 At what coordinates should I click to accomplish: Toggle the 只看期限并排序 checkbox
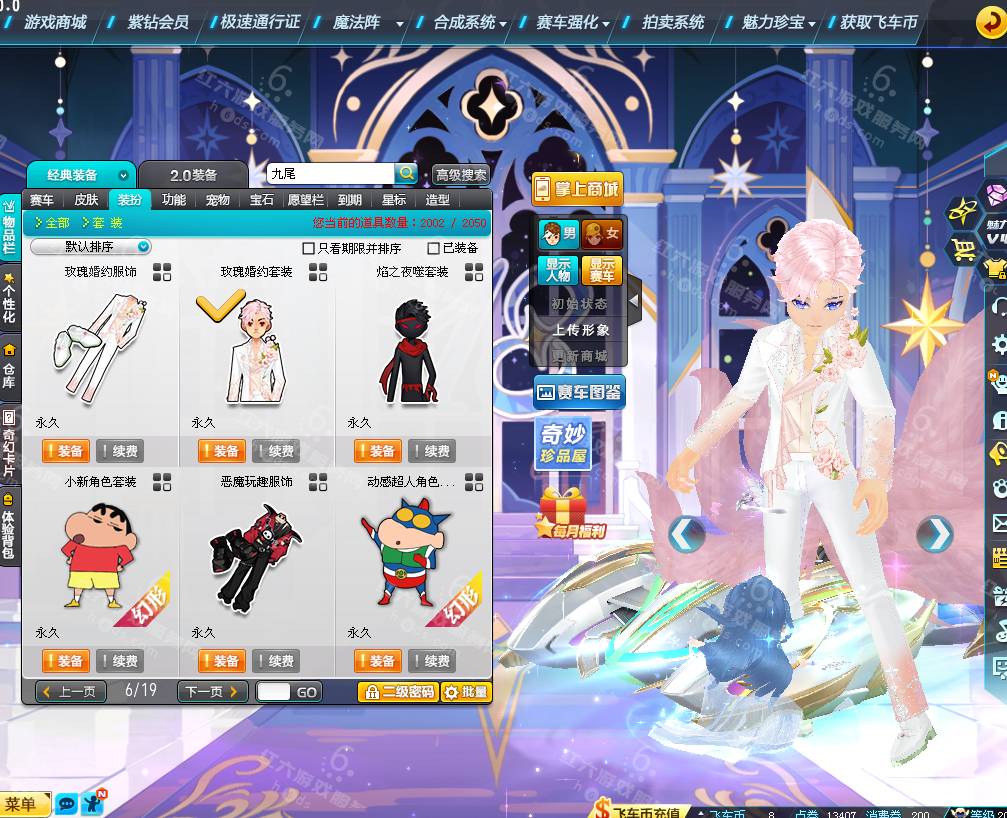coord(309,248)
